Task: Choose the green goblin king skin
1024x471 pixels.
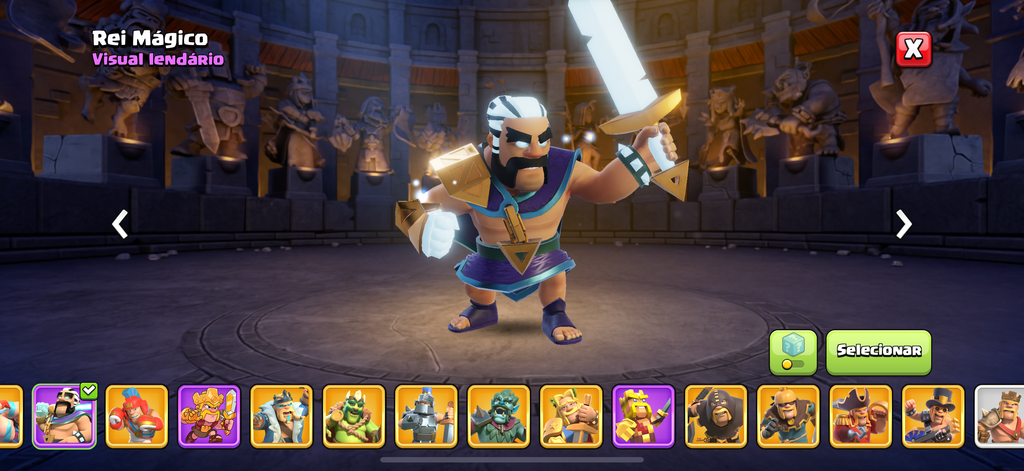Action: click(x=354, y=415)
